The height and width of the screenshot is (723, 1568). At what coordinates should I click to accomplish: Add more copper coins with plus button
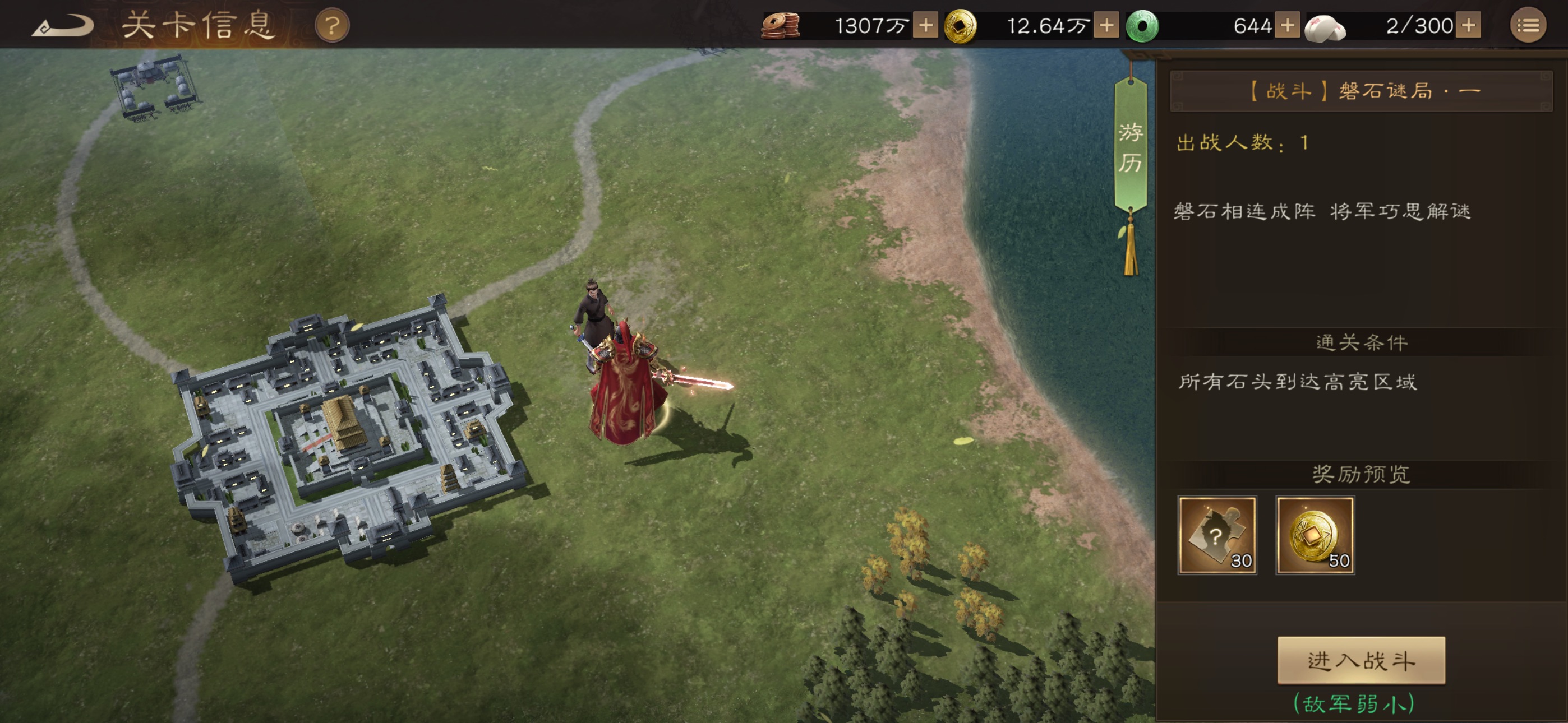pos(925,26)
